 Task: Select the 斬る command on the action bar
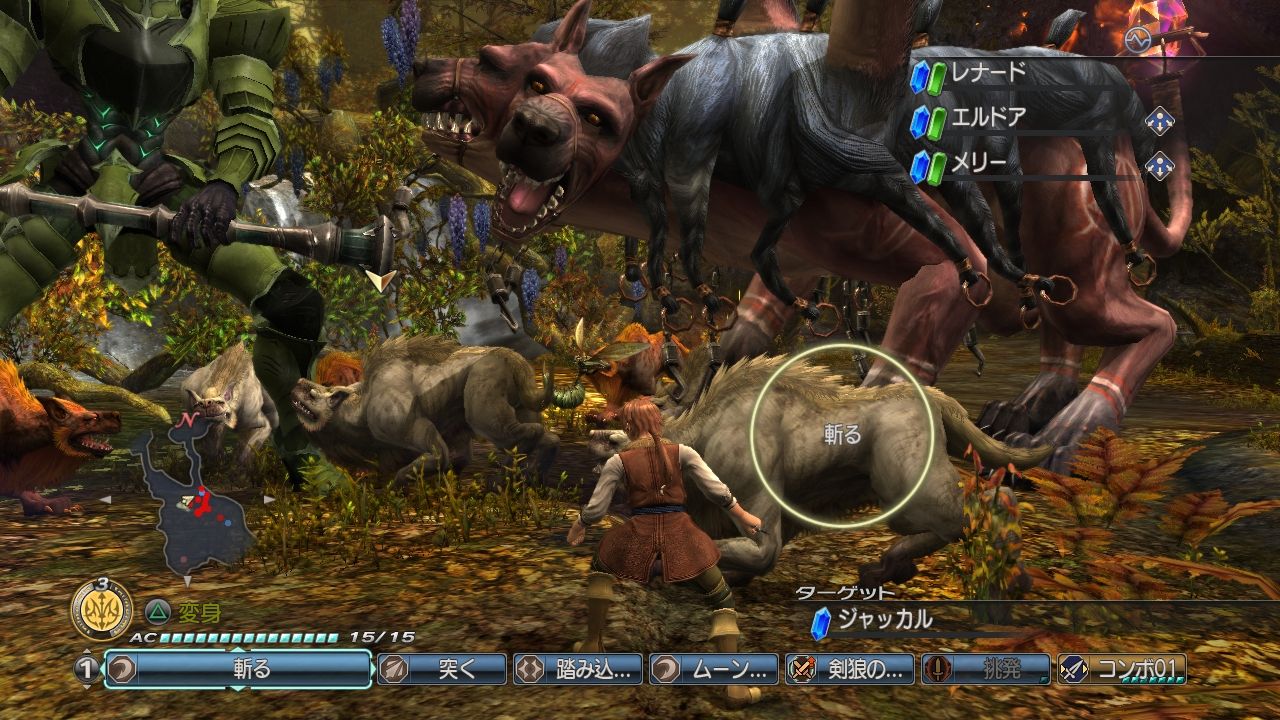238,669
